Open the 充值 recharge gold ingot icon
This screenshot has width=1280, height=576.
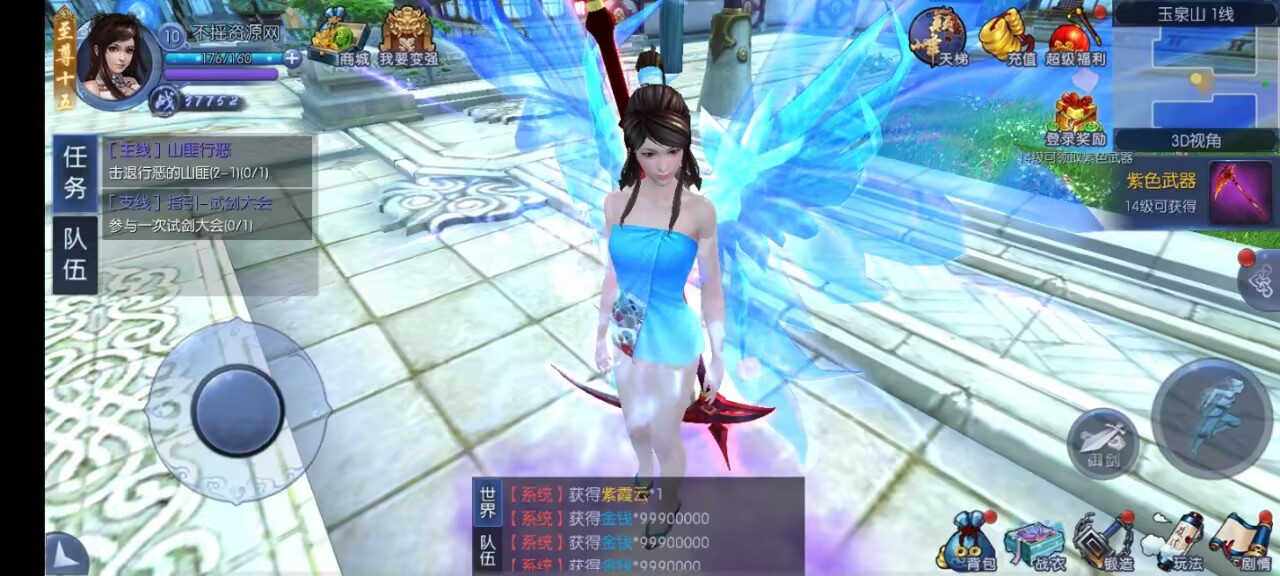[1006, 38]
